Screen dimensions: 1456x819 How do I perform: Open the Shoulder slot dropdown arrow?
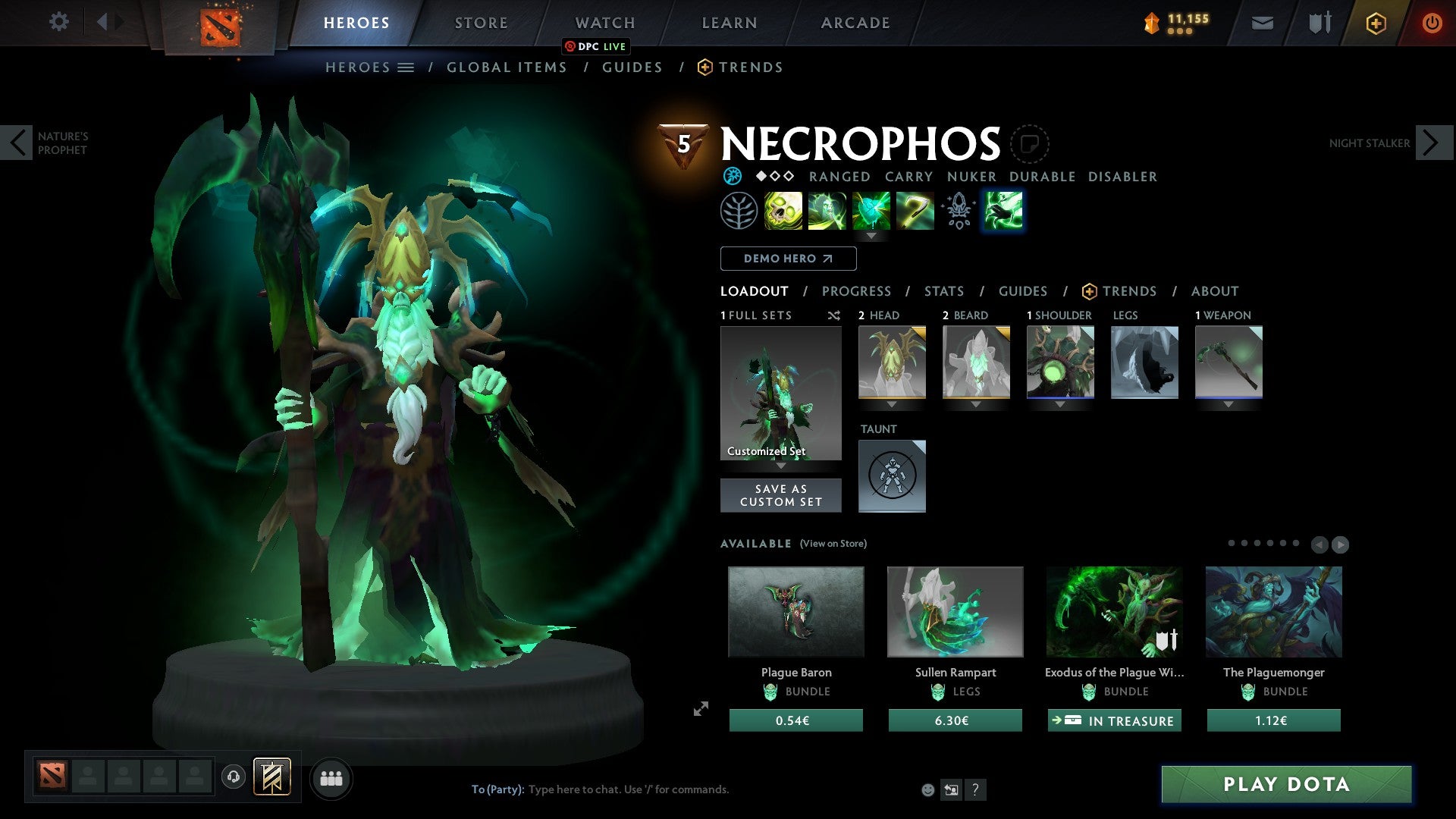tap(1060, 404)
